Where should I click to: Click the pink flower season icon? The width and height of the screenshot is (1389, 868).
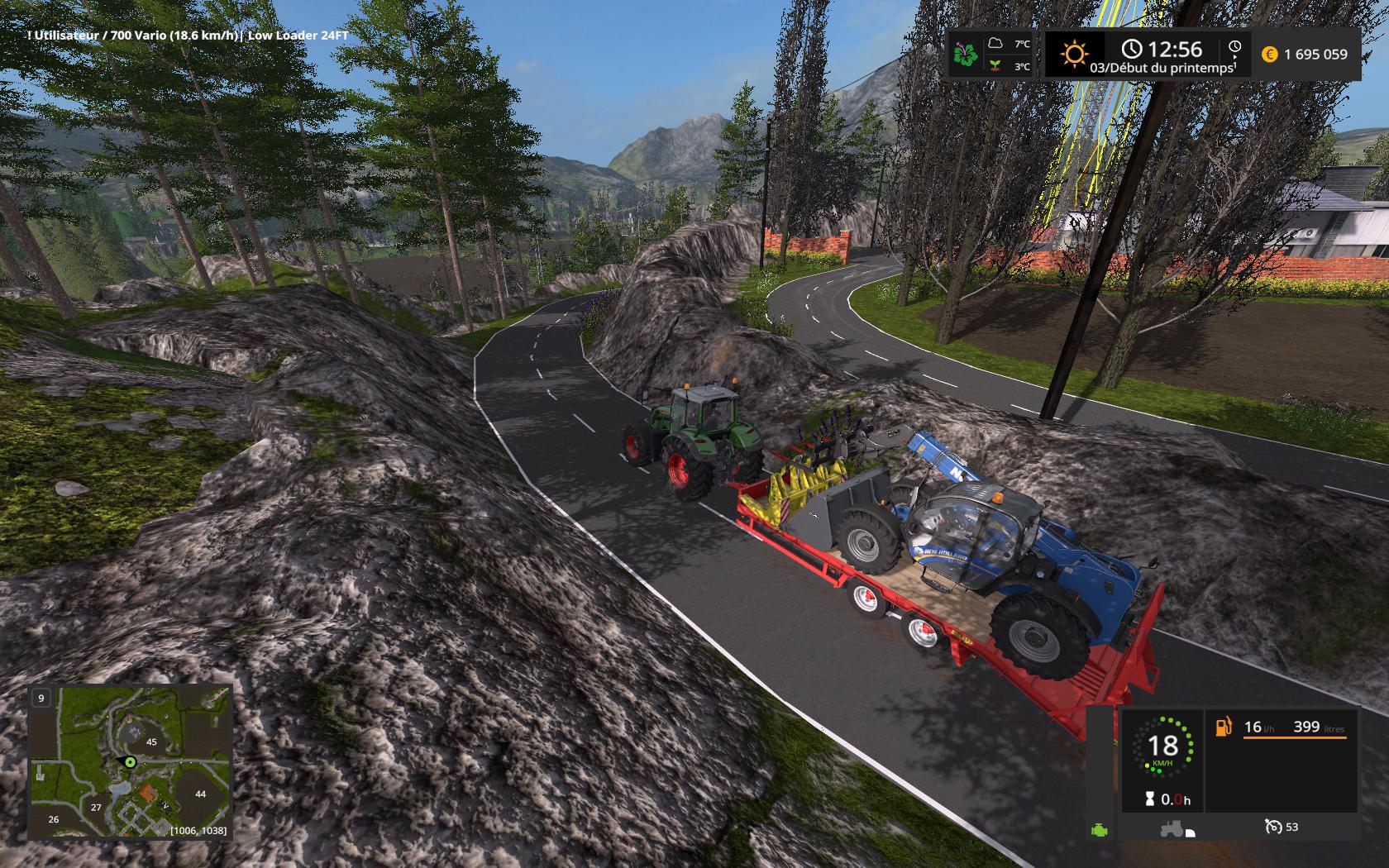coord(966,55)
